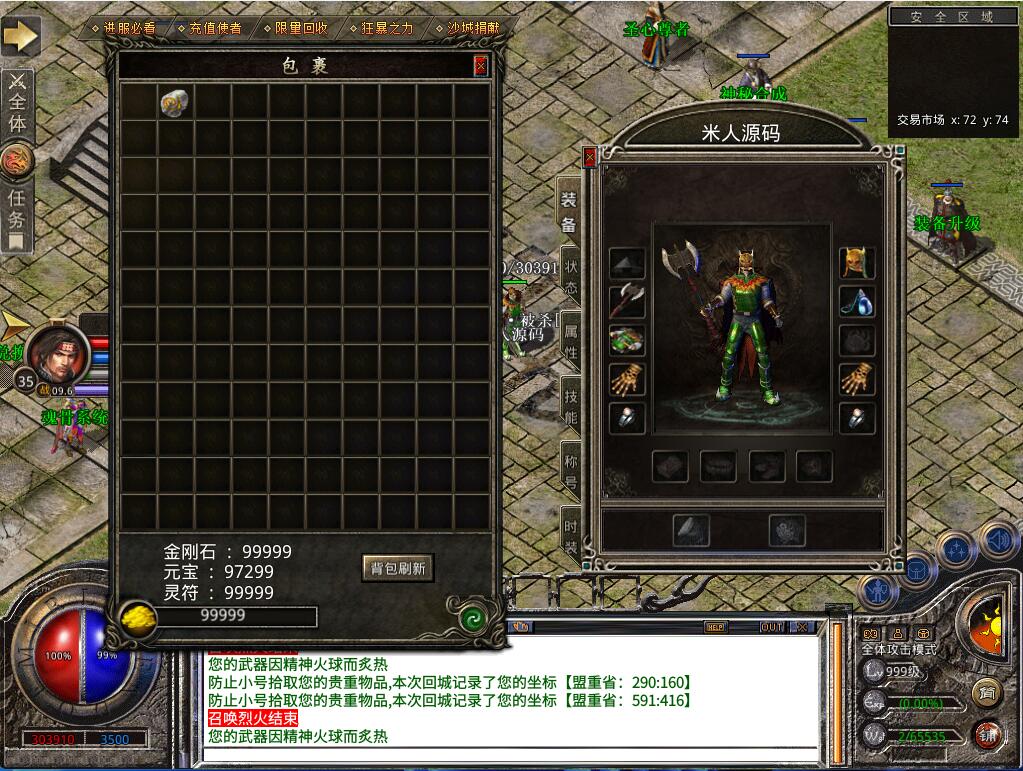Select the golden helmet equipment slot
The height and width of the screenshot is (771, 1023).
click(x=857, y=263)
